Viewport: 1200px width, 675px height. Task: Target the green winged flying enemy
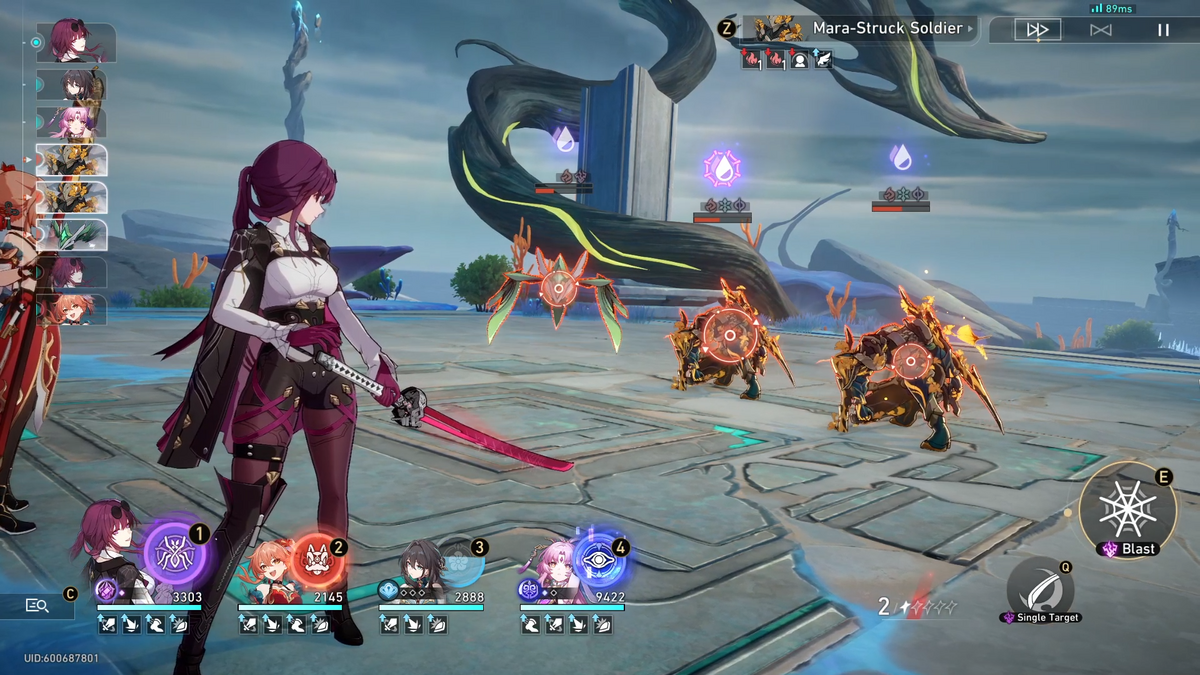557,291
